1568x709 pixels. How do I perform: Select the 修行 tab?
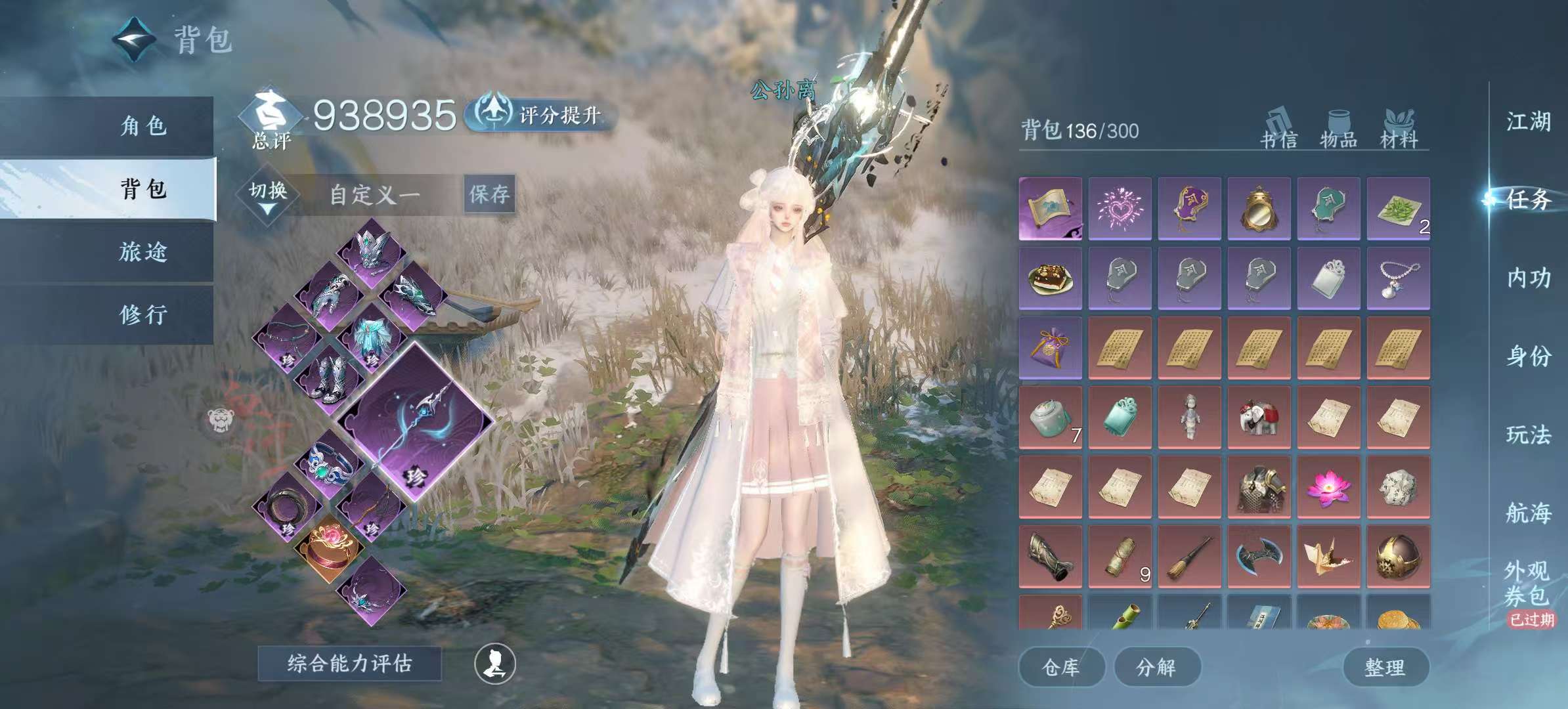click(143, 314)
